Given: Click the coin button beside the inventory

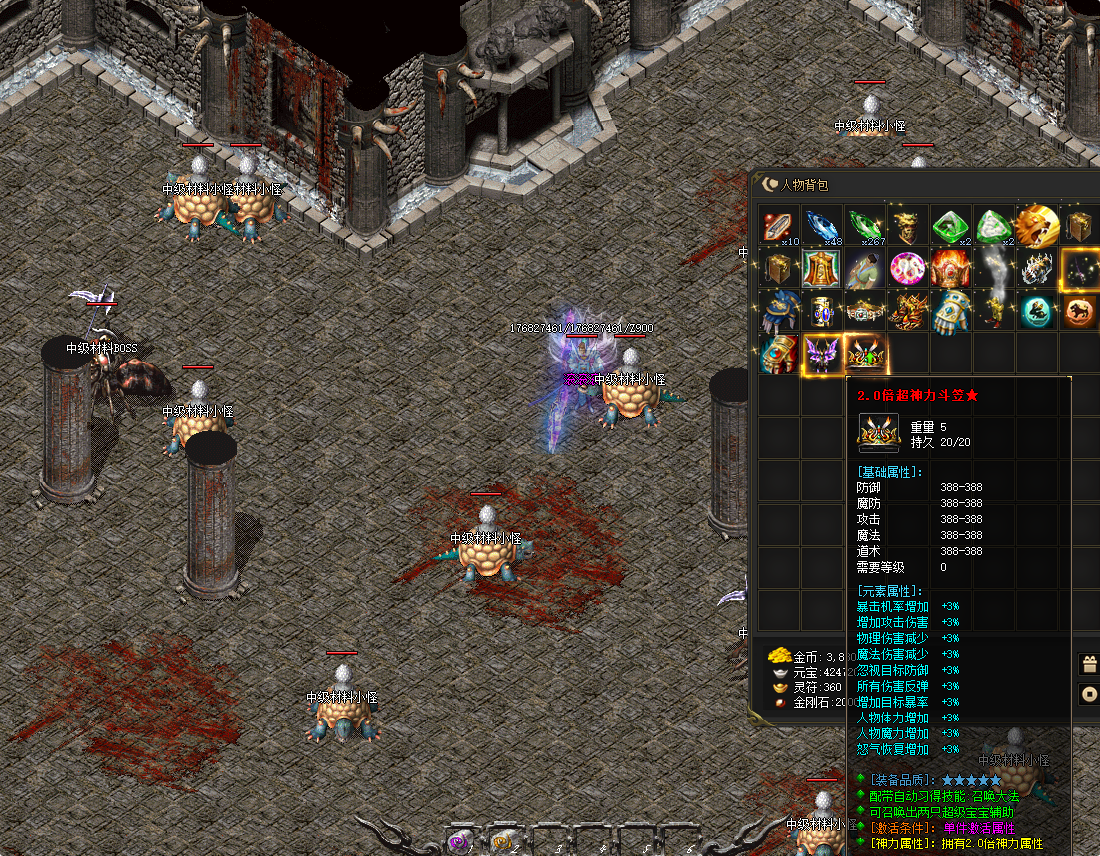Looking at the screenshot, I should coord(1089,694).
